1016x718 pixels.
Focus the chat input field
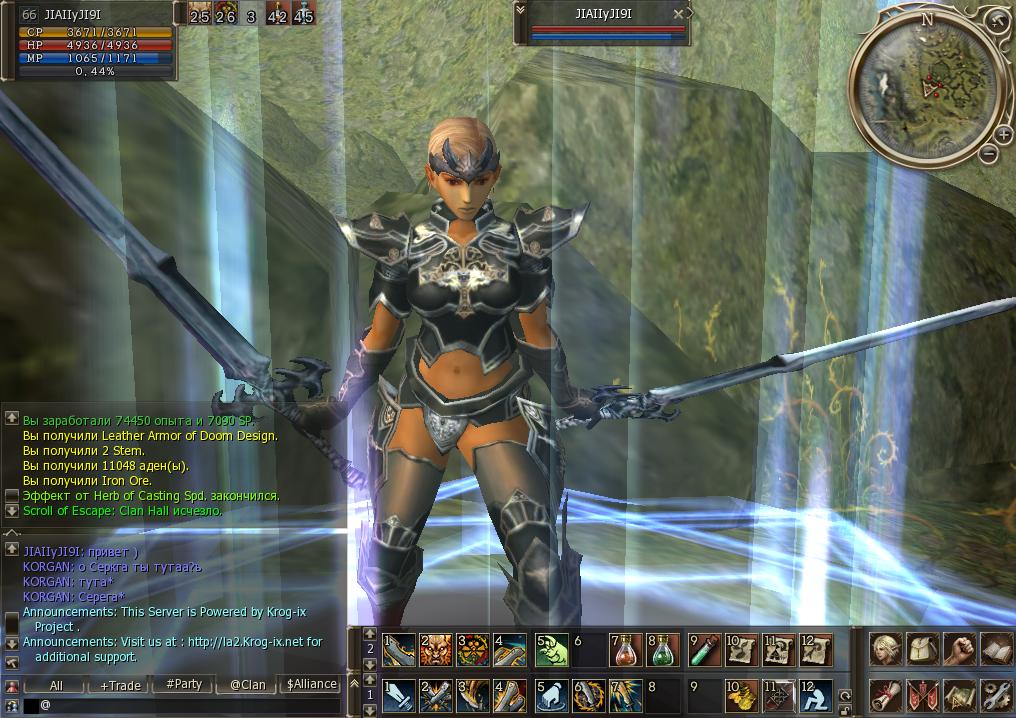[x=190, y=705]
